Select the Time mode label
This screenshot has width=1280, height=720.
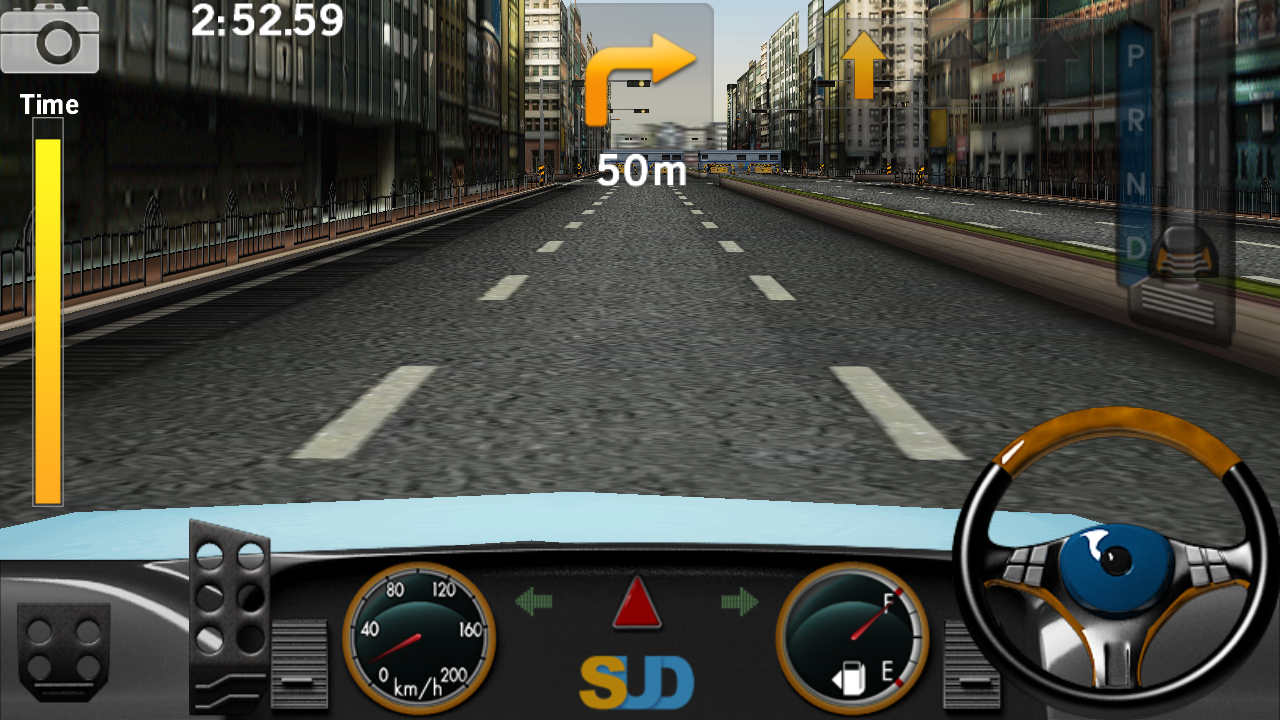[49, 104]
